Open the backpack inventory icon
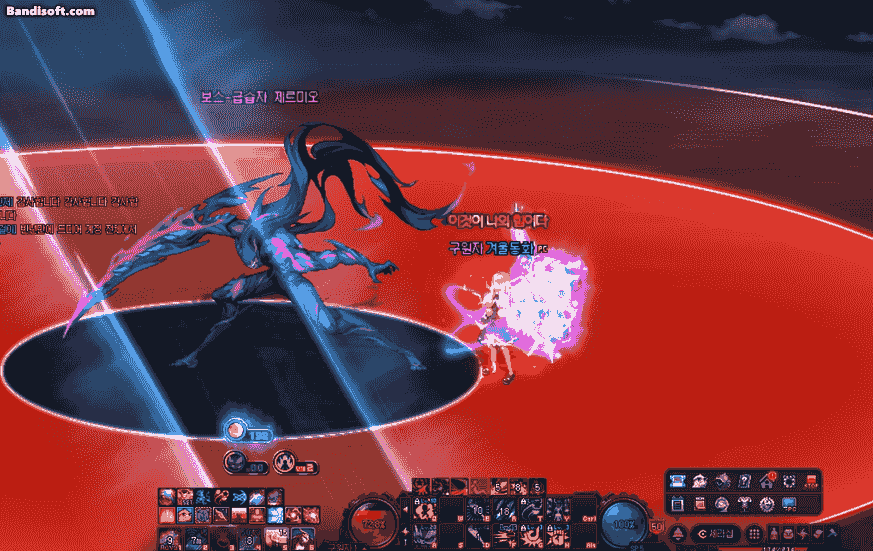The image size is (873, 551). (x=789, y=533)
